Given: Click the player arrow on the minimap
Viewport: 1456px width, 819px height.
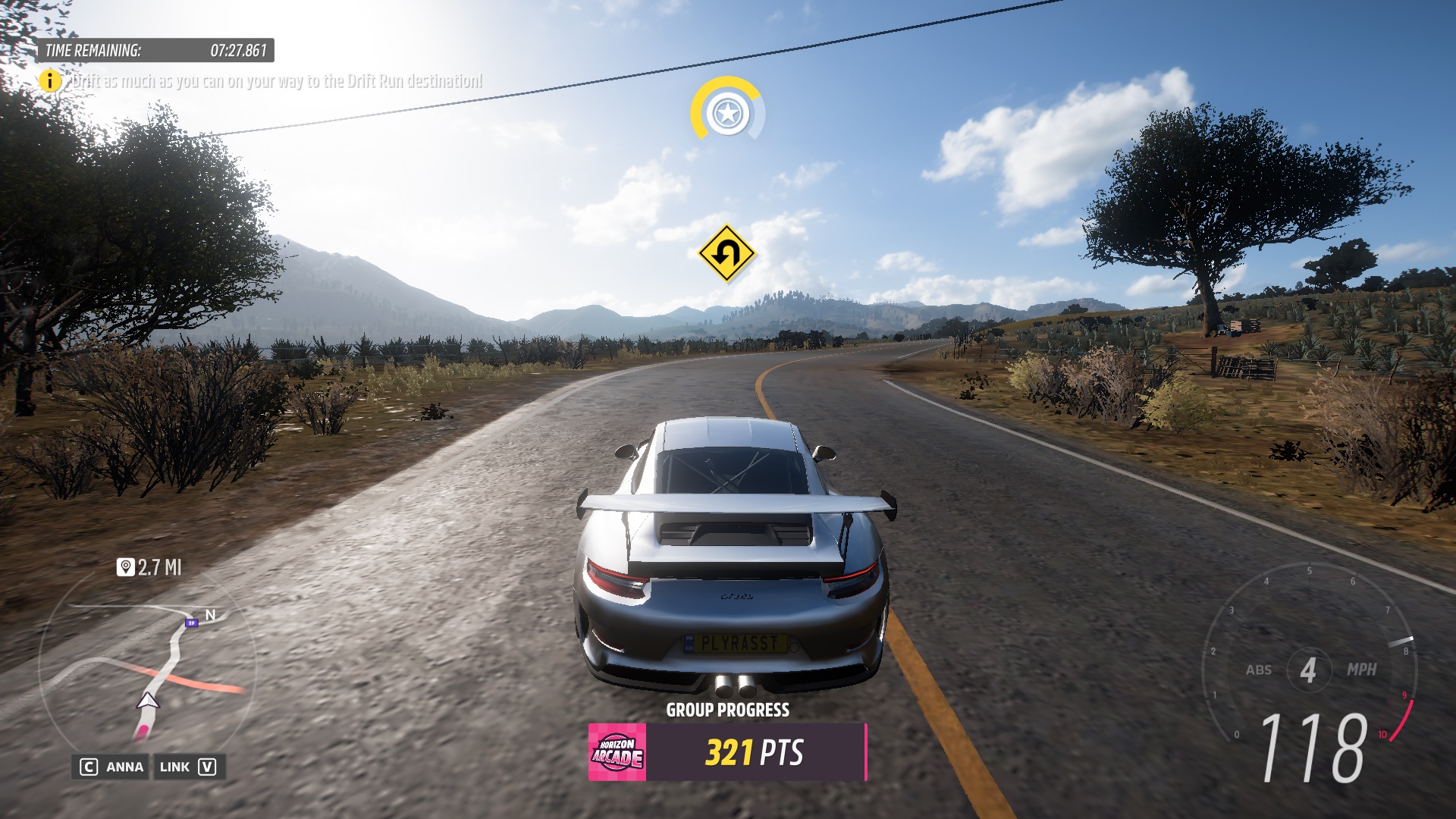Looking at the screenshot, I should pyautogui.click(x=148, y=701).
